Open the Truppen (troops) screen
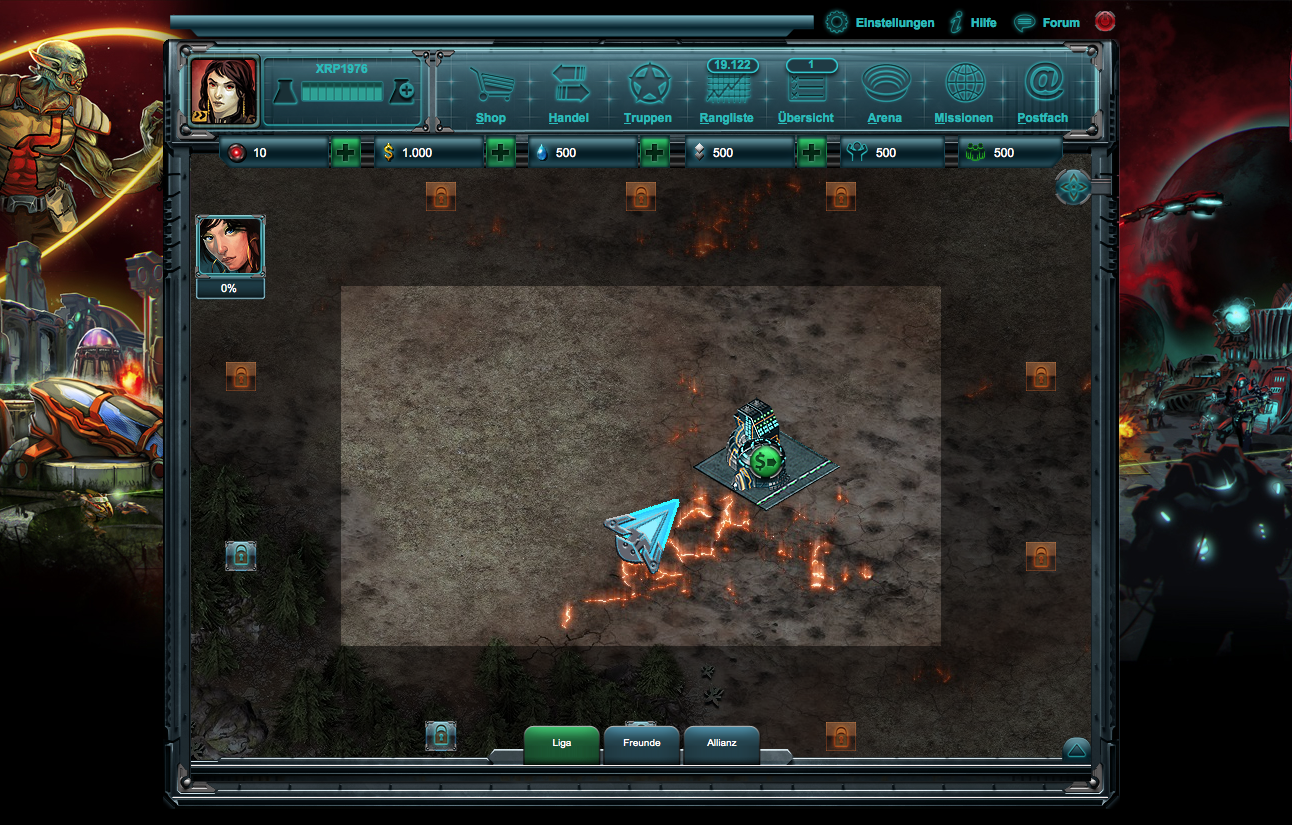This screenshot has height=825, width=1292. click(x=648, y=95)
